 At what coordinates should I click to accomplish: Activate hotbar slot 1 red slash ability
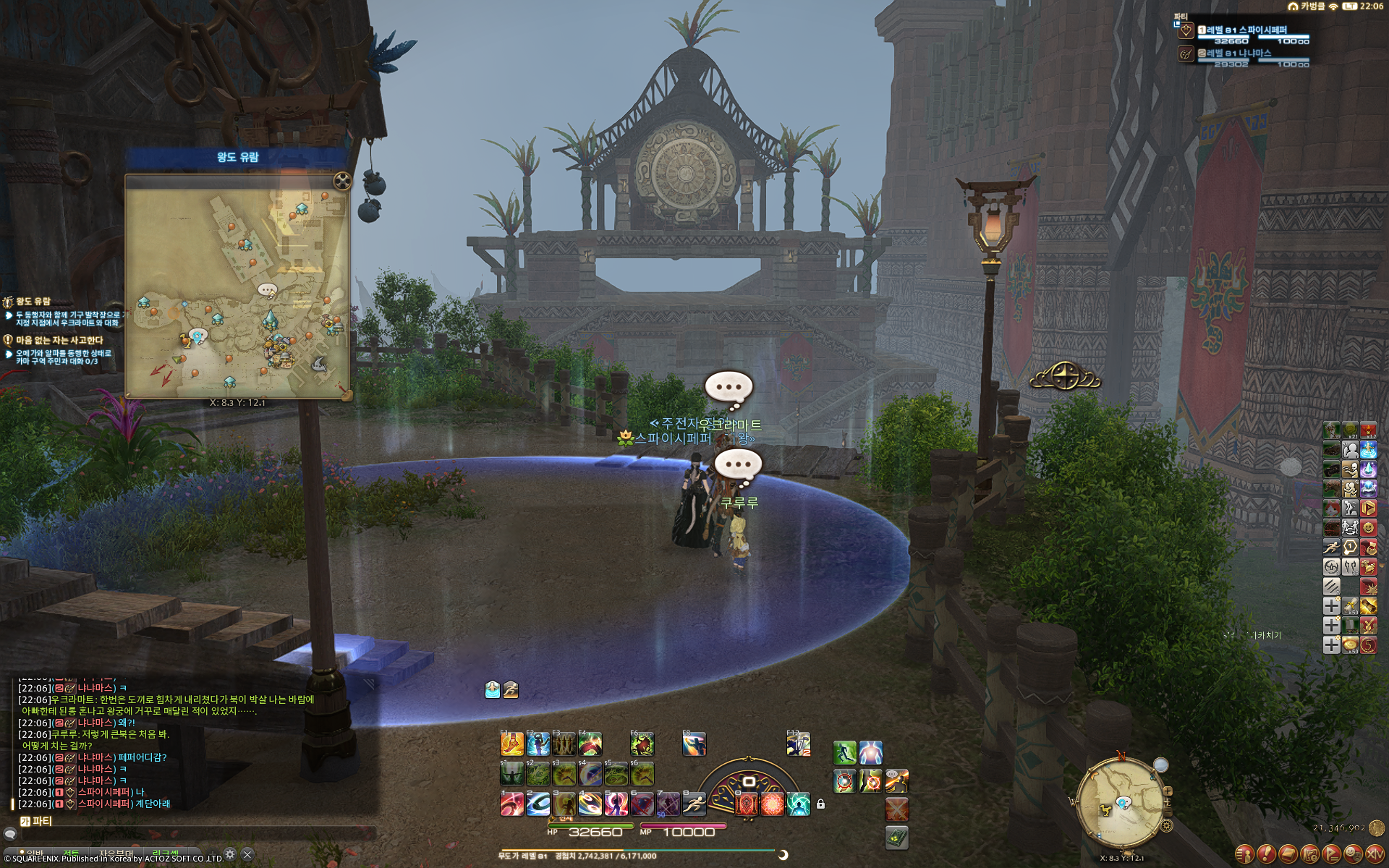[x=511, y=804]
